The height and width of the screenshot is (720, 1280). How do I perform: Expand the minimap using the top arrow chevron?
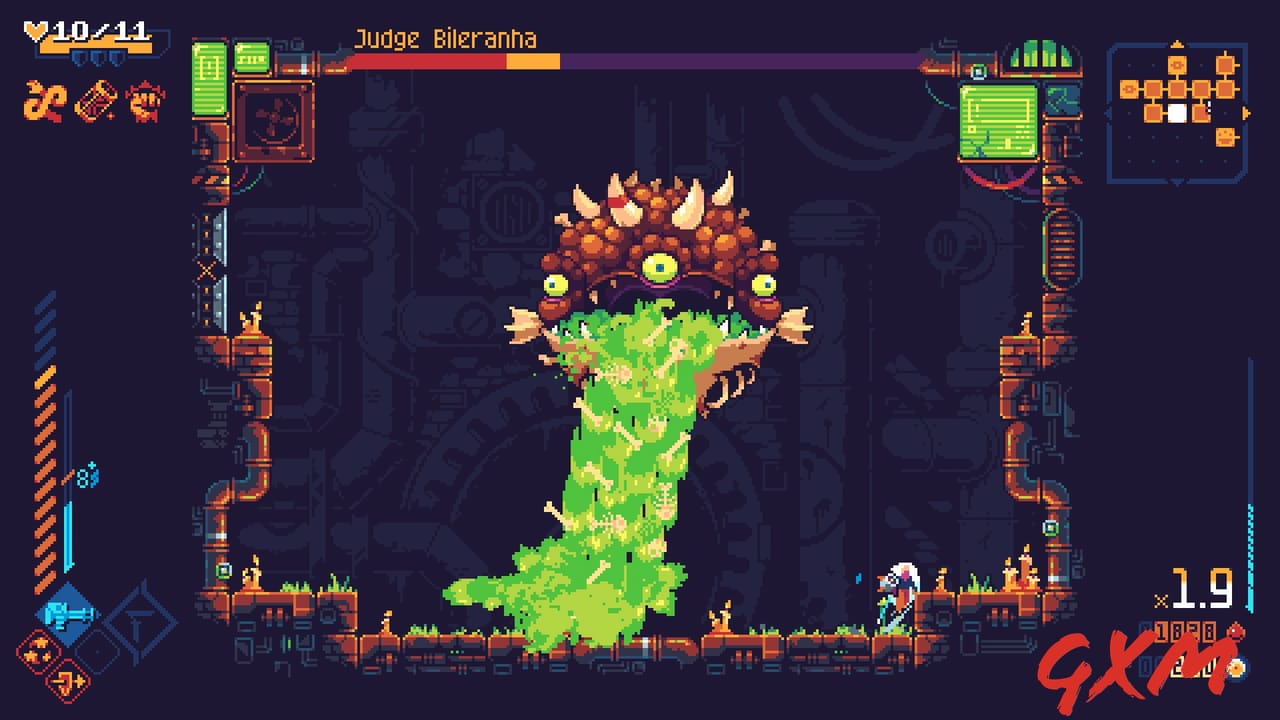[x=1177, y=43]
